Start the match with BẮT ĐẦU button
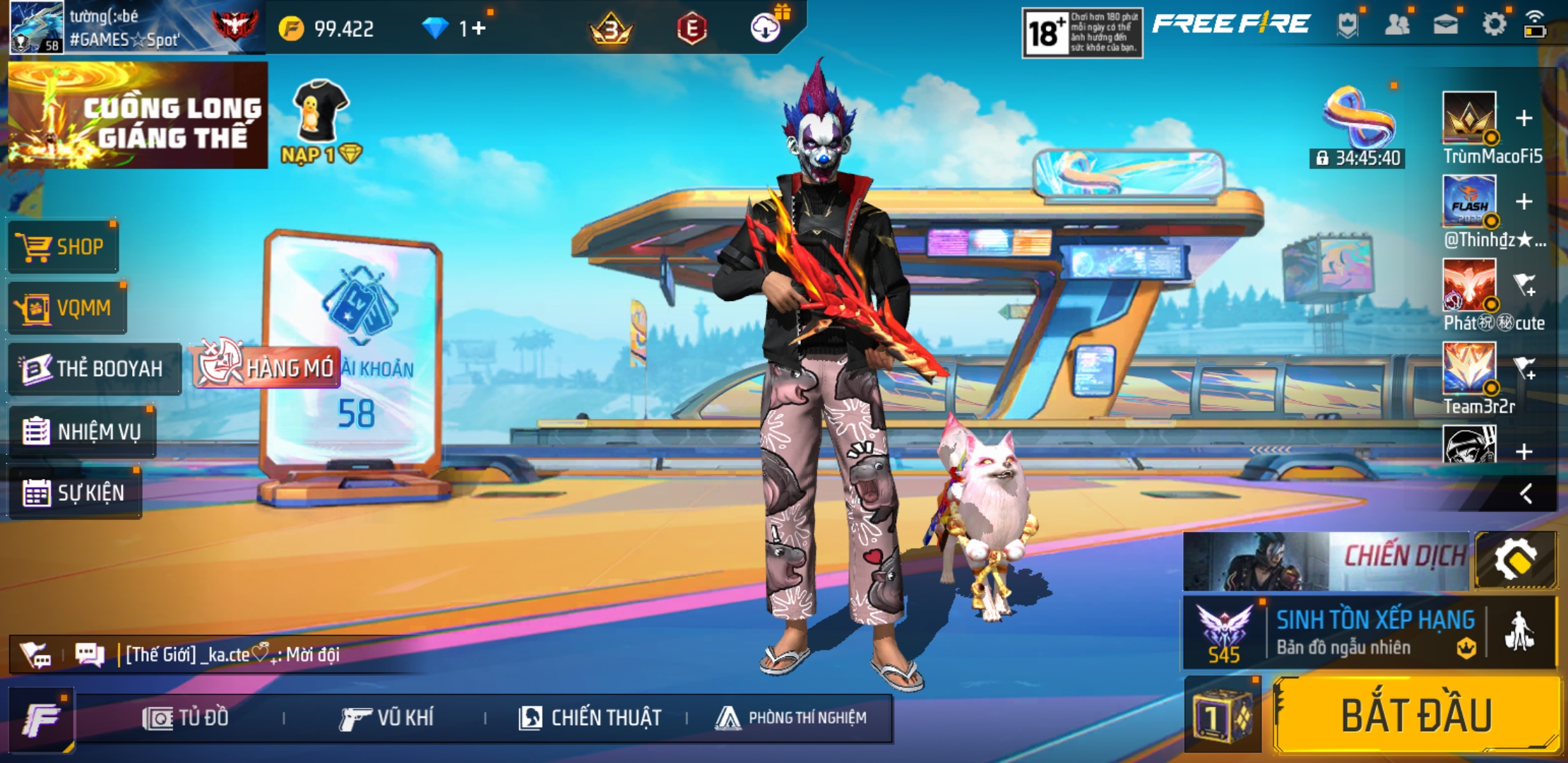This screenshot has width=1568, height=763. (x=1416, y=715)
